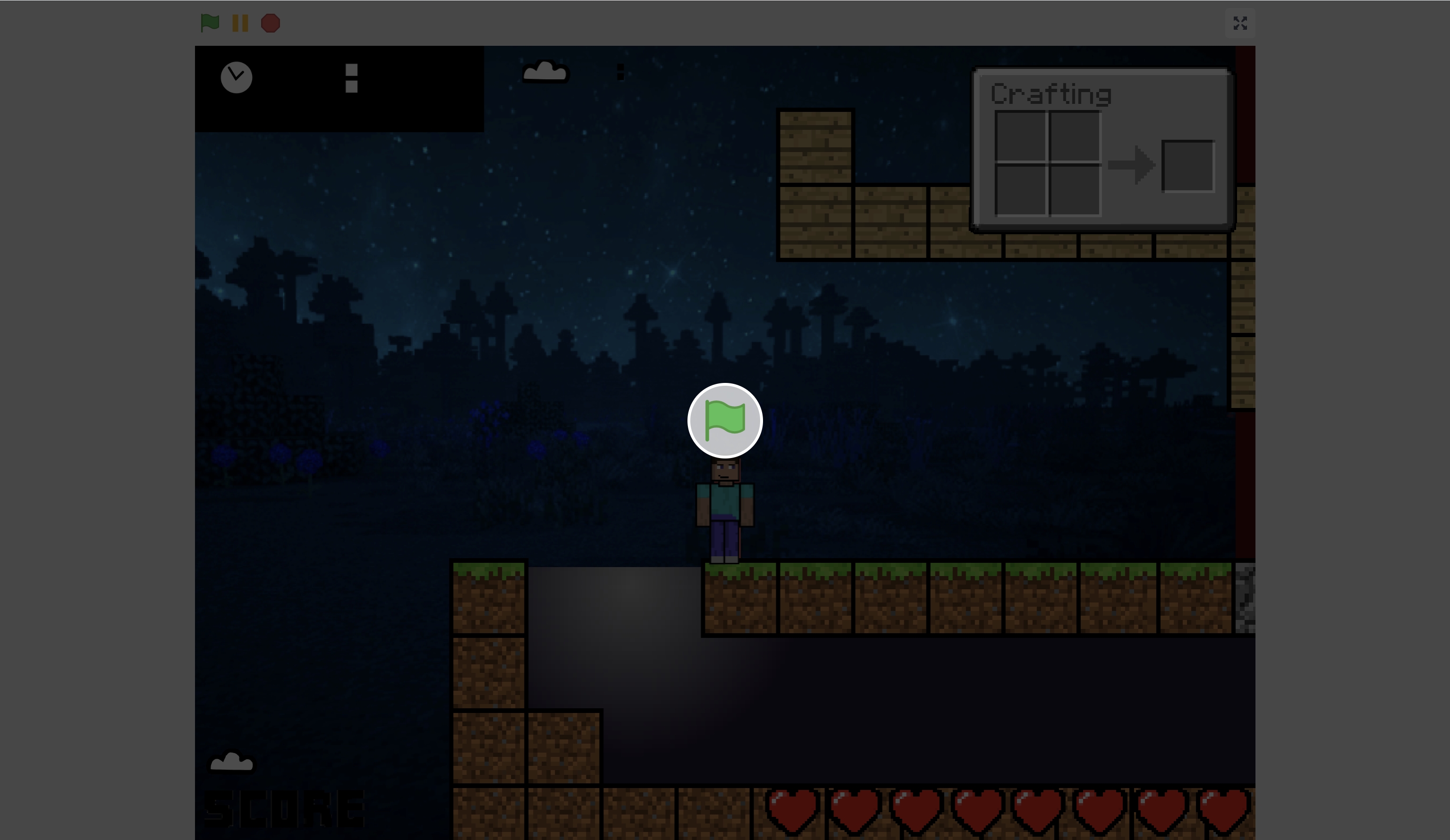Run project with small green flag
Viewport: 1450px width, 840px height.
tap(210, 23)
